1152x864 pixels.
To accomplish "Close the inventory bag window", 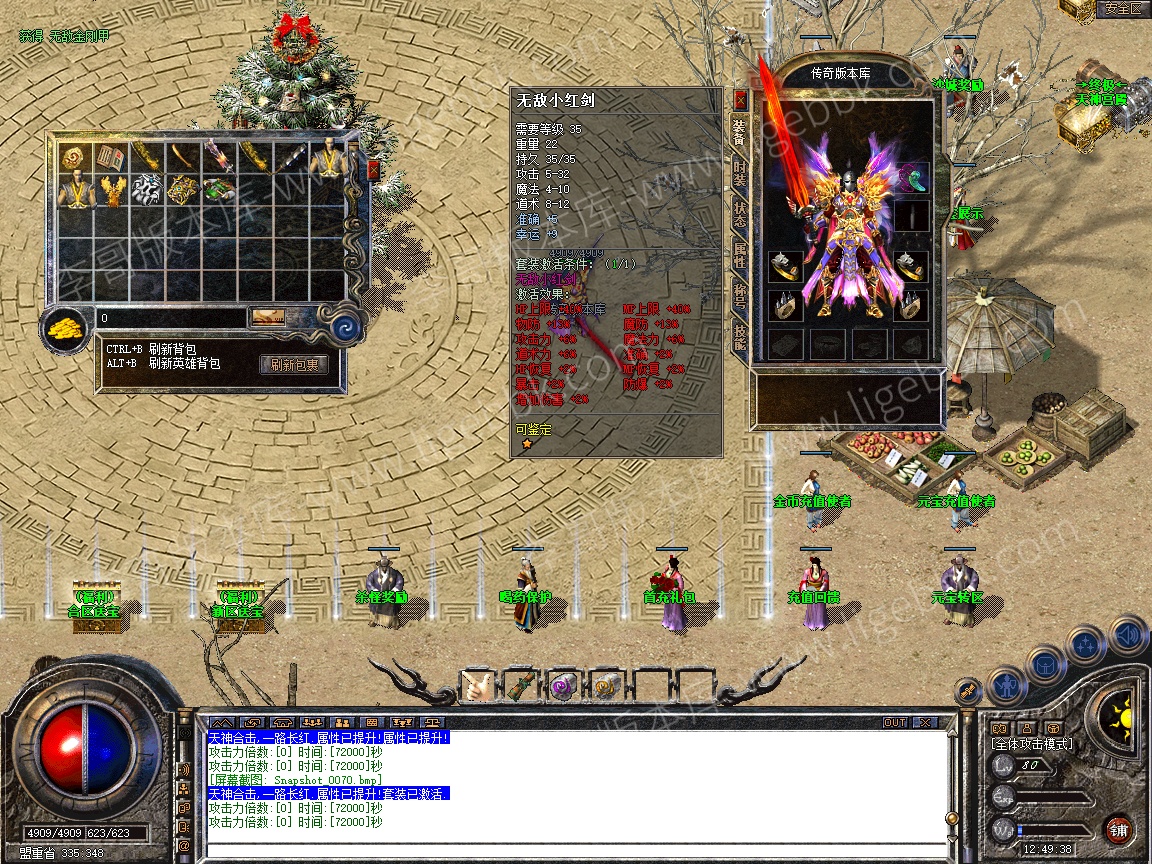I will tap(373, 170).
